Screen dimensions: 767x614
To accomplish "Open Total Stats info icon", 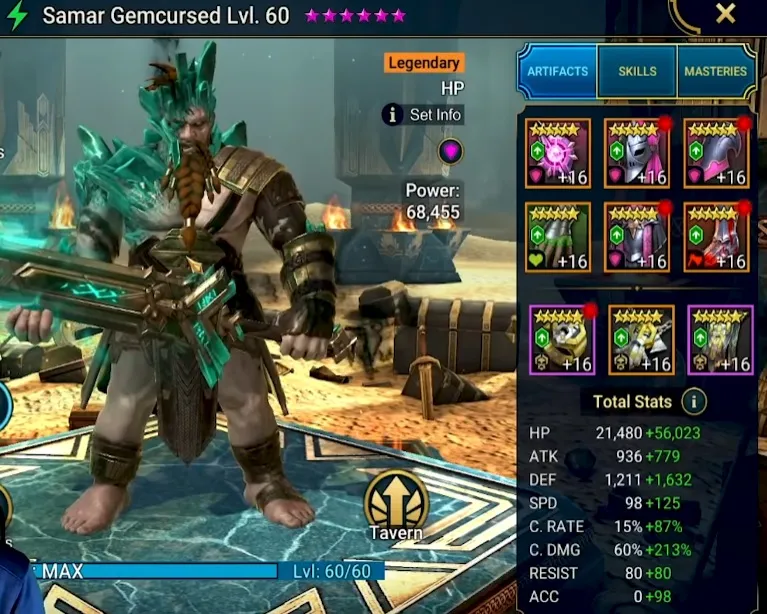I will point(693,402).
